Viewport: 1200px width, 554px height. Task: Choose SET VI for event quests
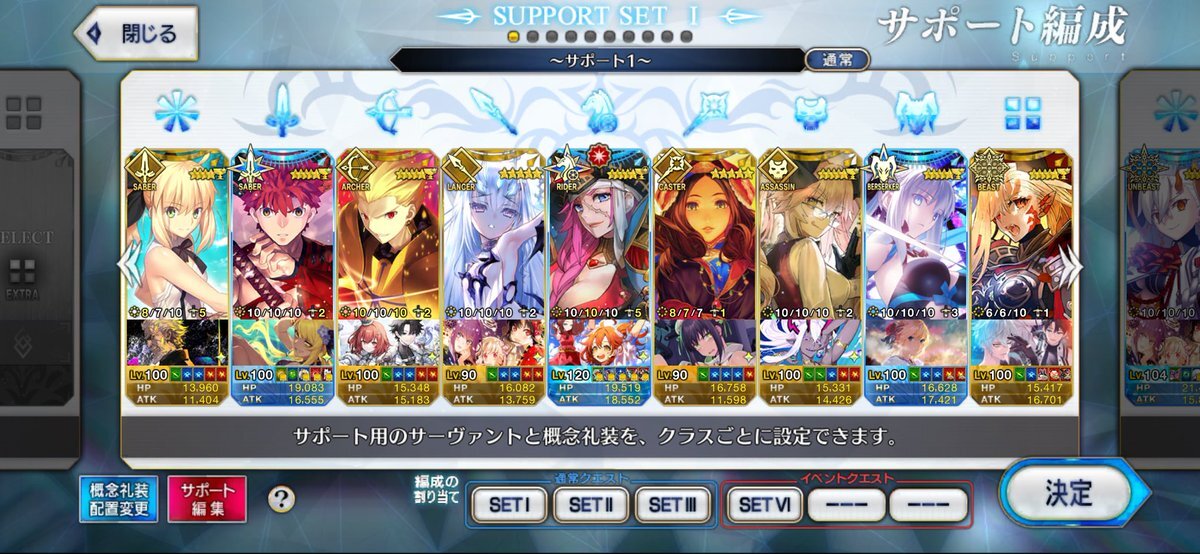(763, 505)
